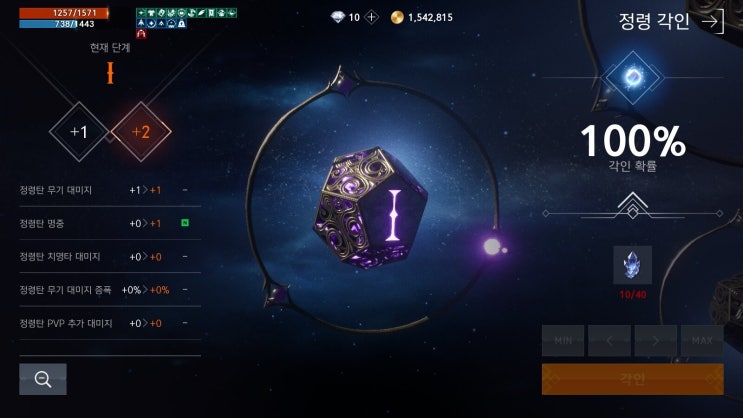Viewport: 743px width, 418px height.
Task: Tap the plus icon beside the diamond currency
Action: [372, 17]
